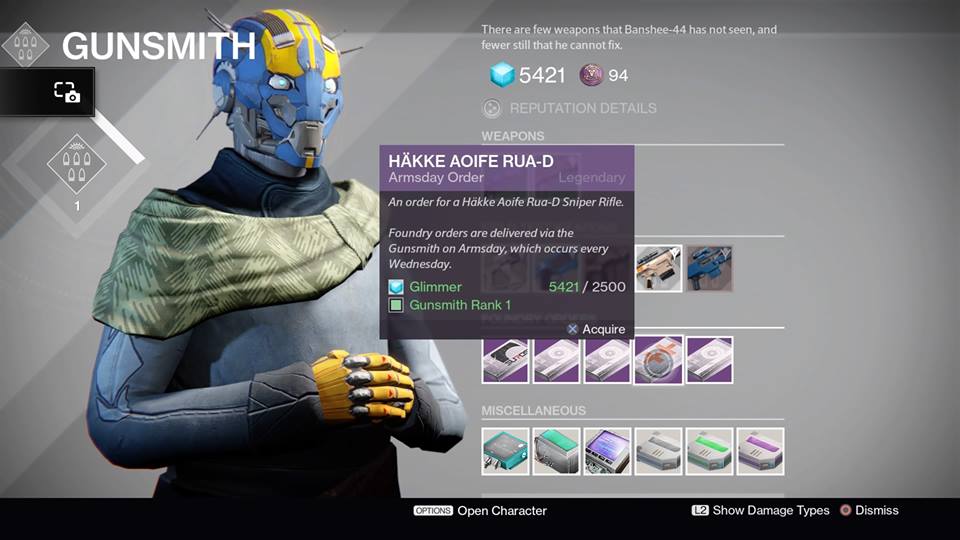Choose the Suros foundry order
Image resolution: width=960 pixels, height=540 pixels.
[x=506, y=360]
